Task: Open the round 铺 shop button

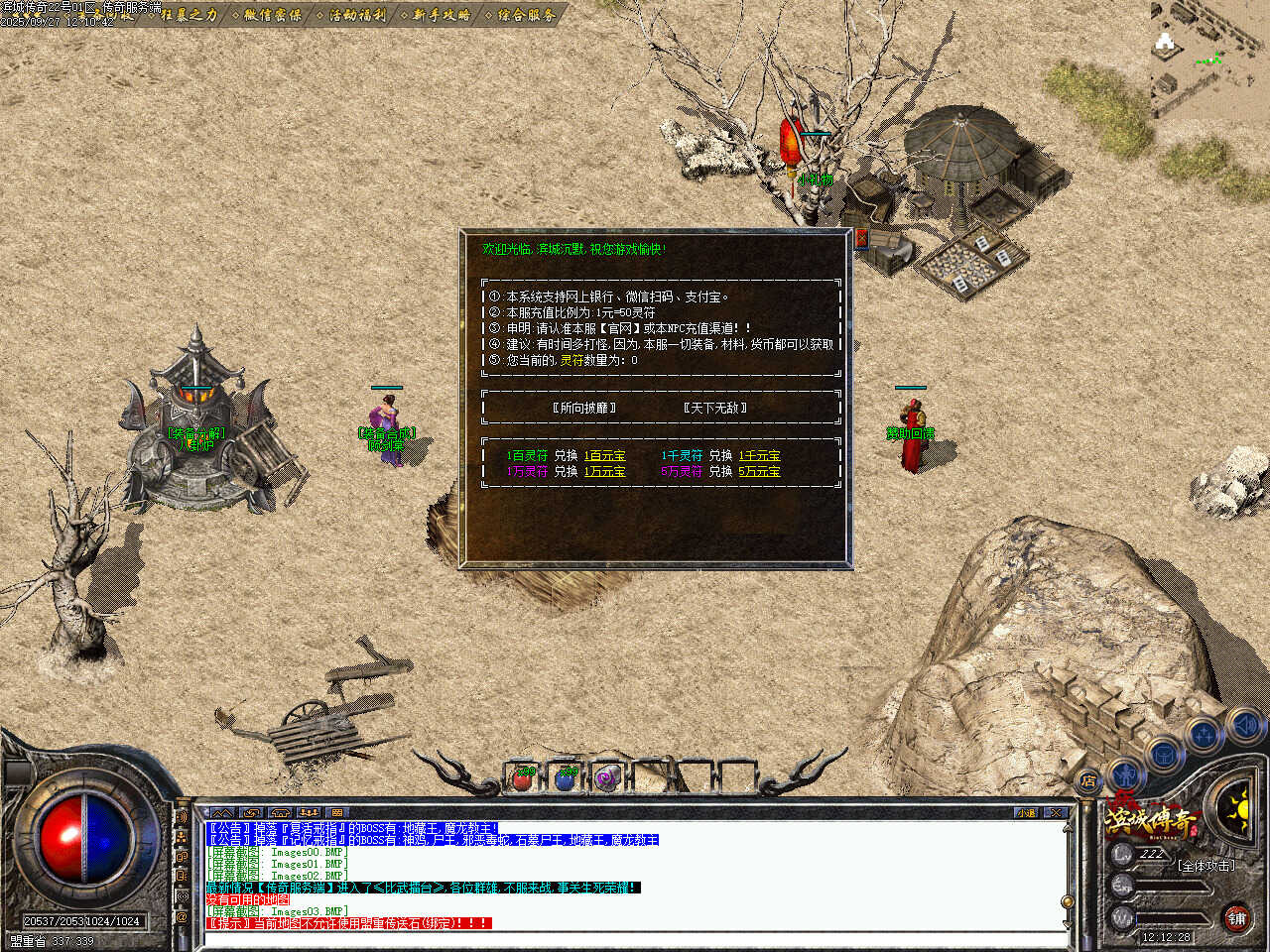Action: click(x=1236, y=918)
